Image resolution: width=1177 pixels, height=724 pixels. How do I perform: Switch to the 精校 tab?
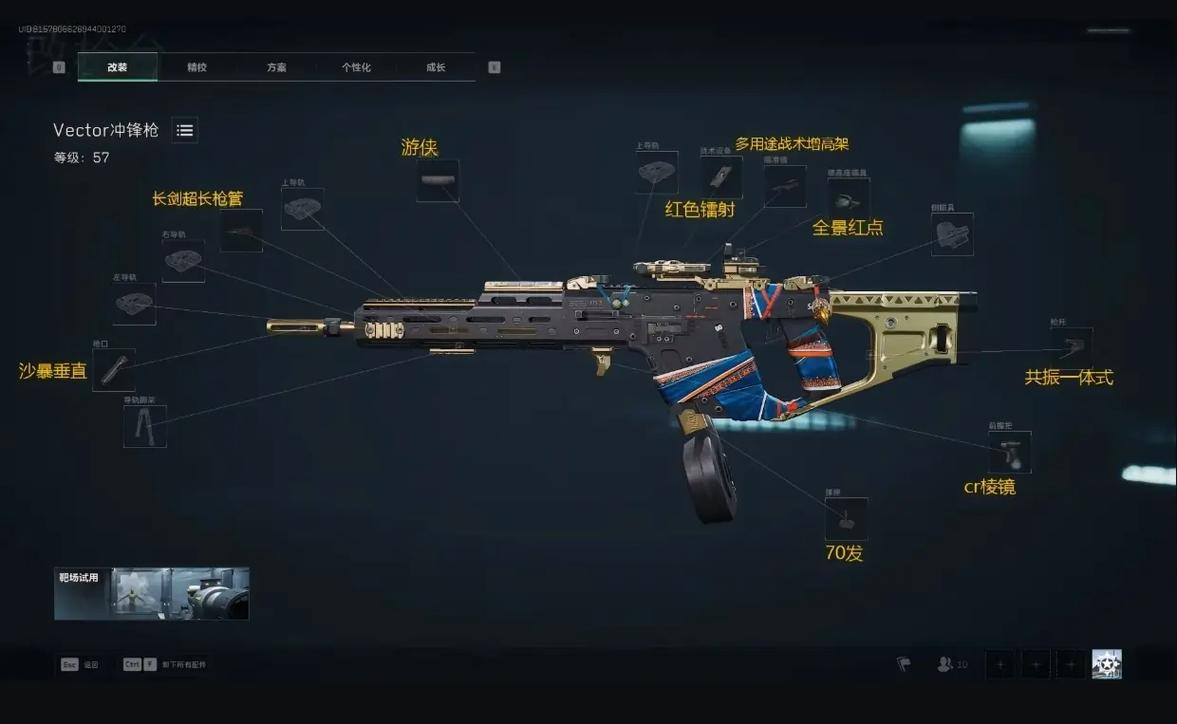coord(197,67)
